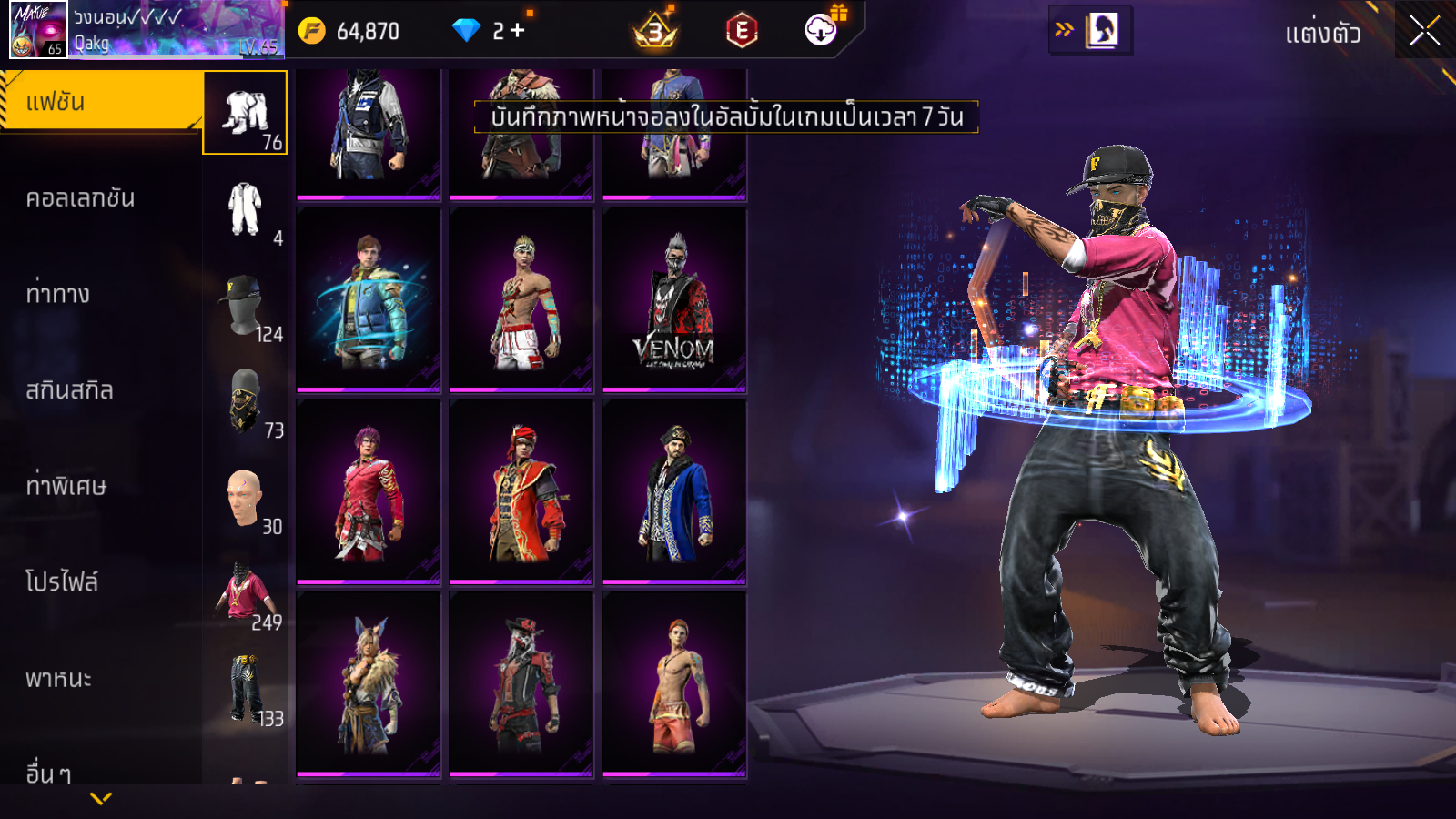Open the ท่าพิเศษ category
The width and height of the screenshot is (1456, 819).
click(66, 486)
